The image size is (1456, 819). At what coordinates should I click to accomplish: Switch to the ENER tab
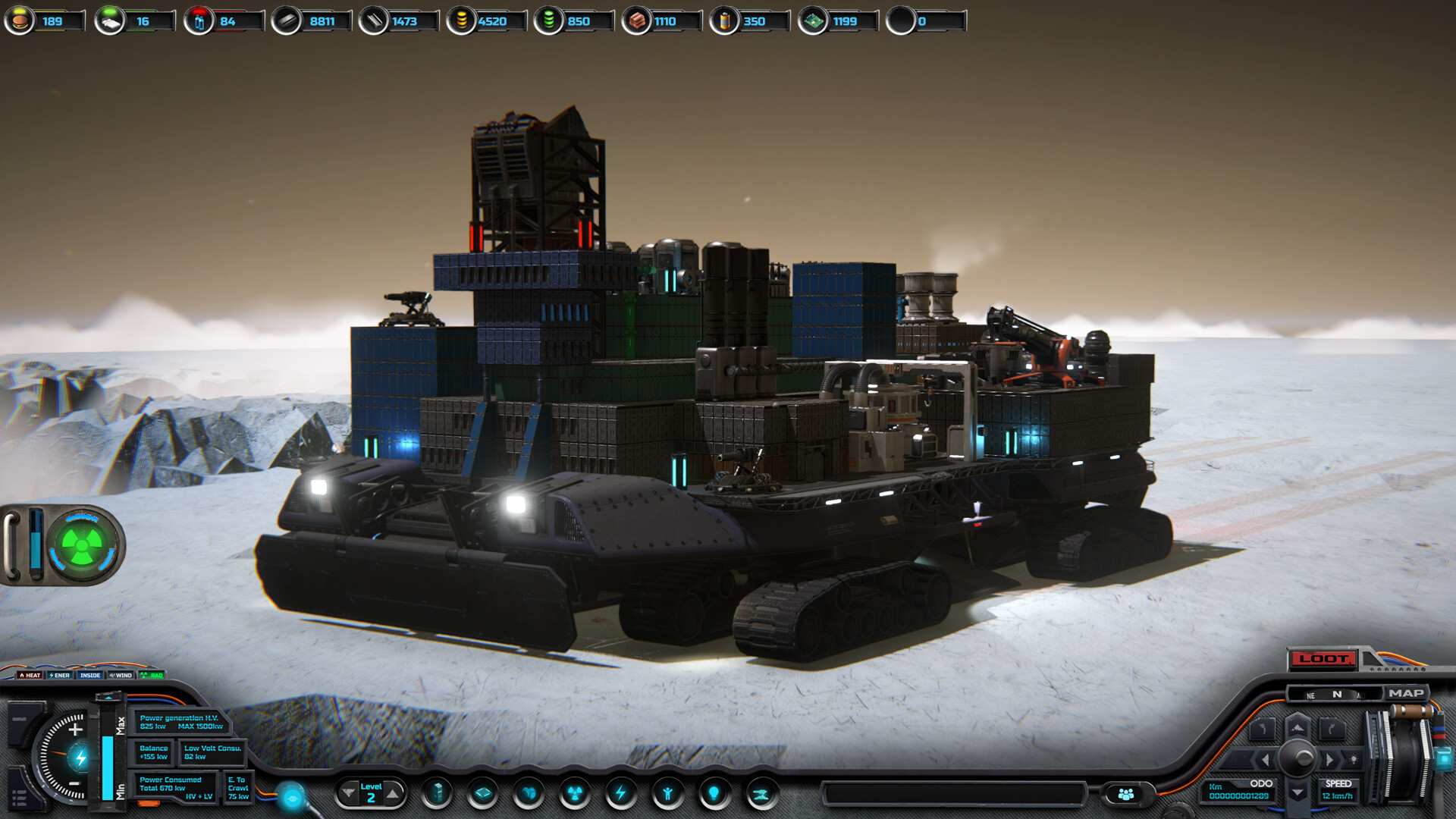click(x=59, y=675)
